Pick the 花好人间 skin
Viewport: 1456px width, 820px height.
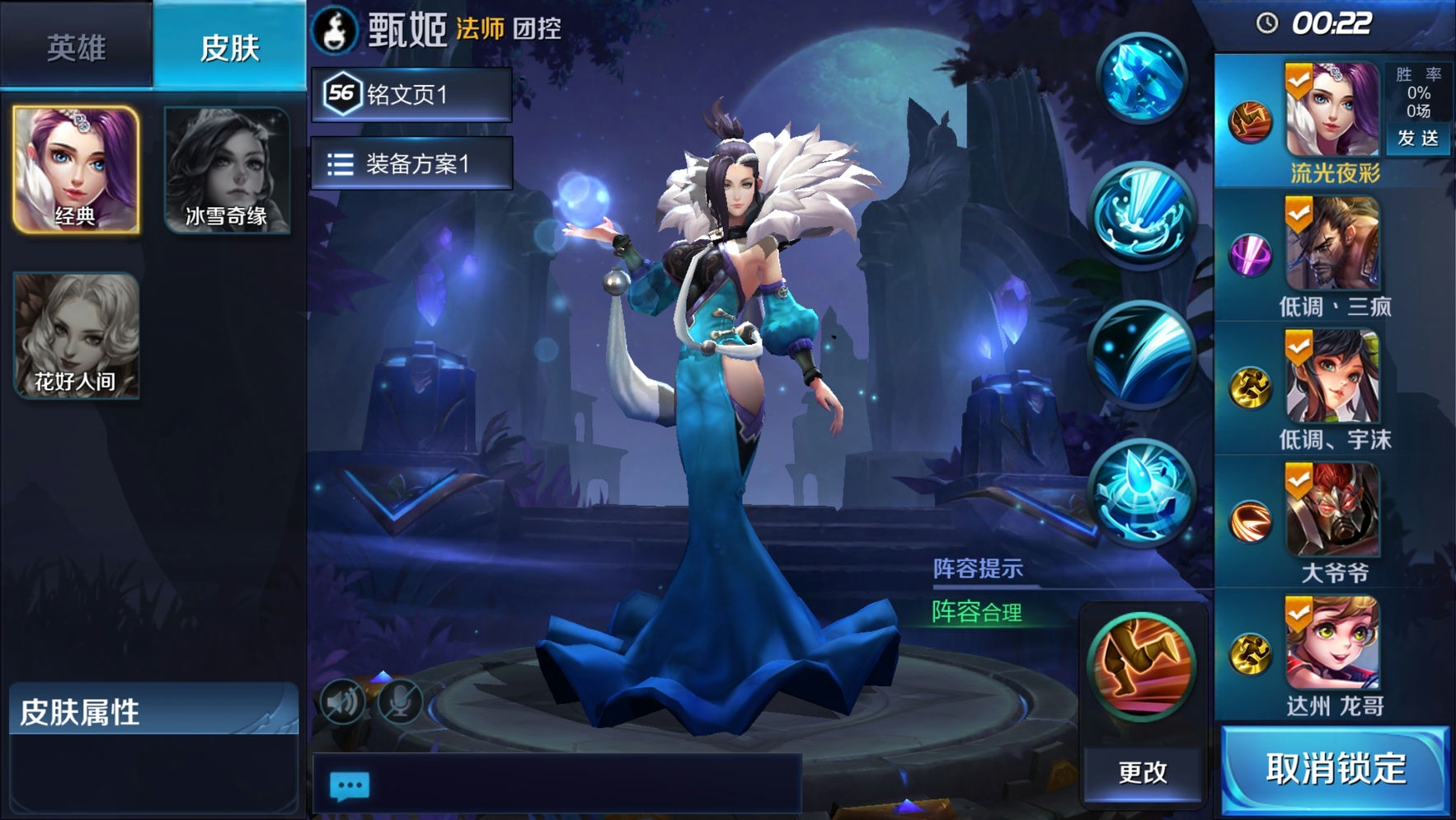coord(76,336)
